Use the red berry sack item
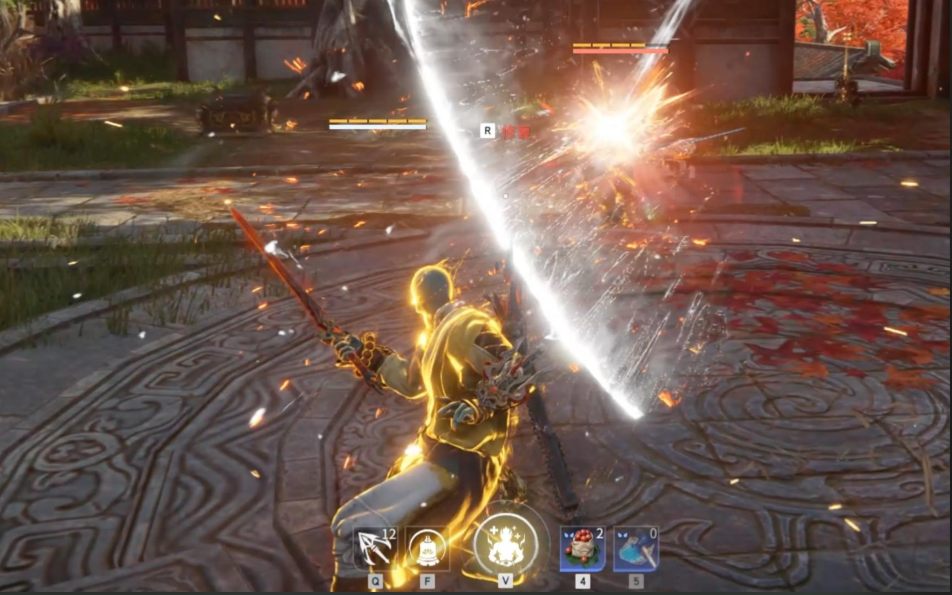The height and width of the screenshot is (595, 952). click(x=582, y=548)
